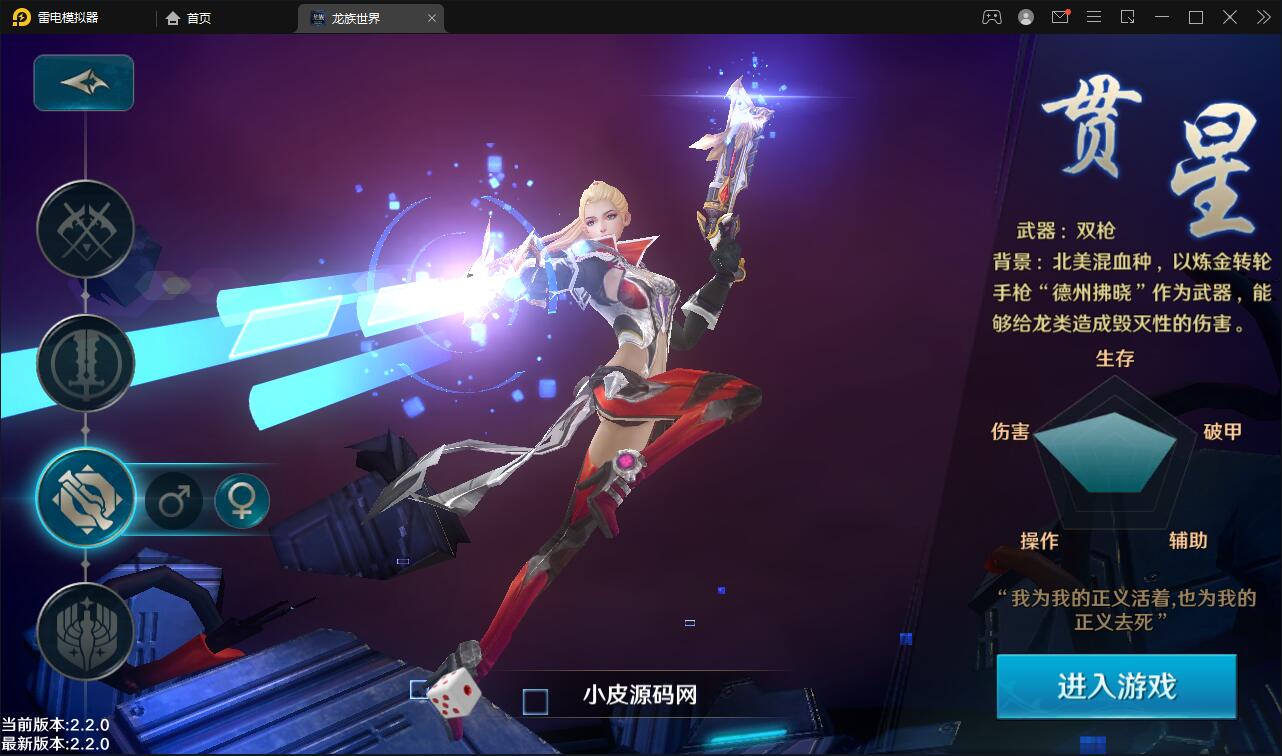Choose the shield crest class icon
The width and height of the screenshot is (1282, 756).
tap(85, 631)
